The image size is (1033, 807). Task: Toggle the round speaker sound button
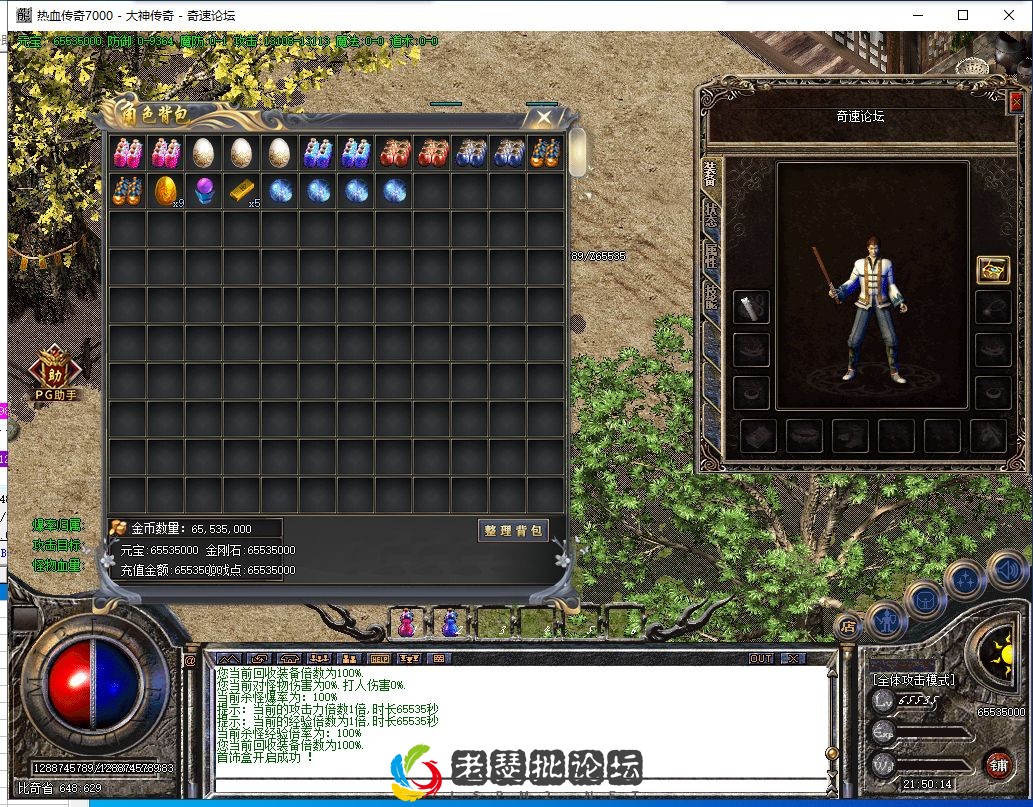(1005, 571)
